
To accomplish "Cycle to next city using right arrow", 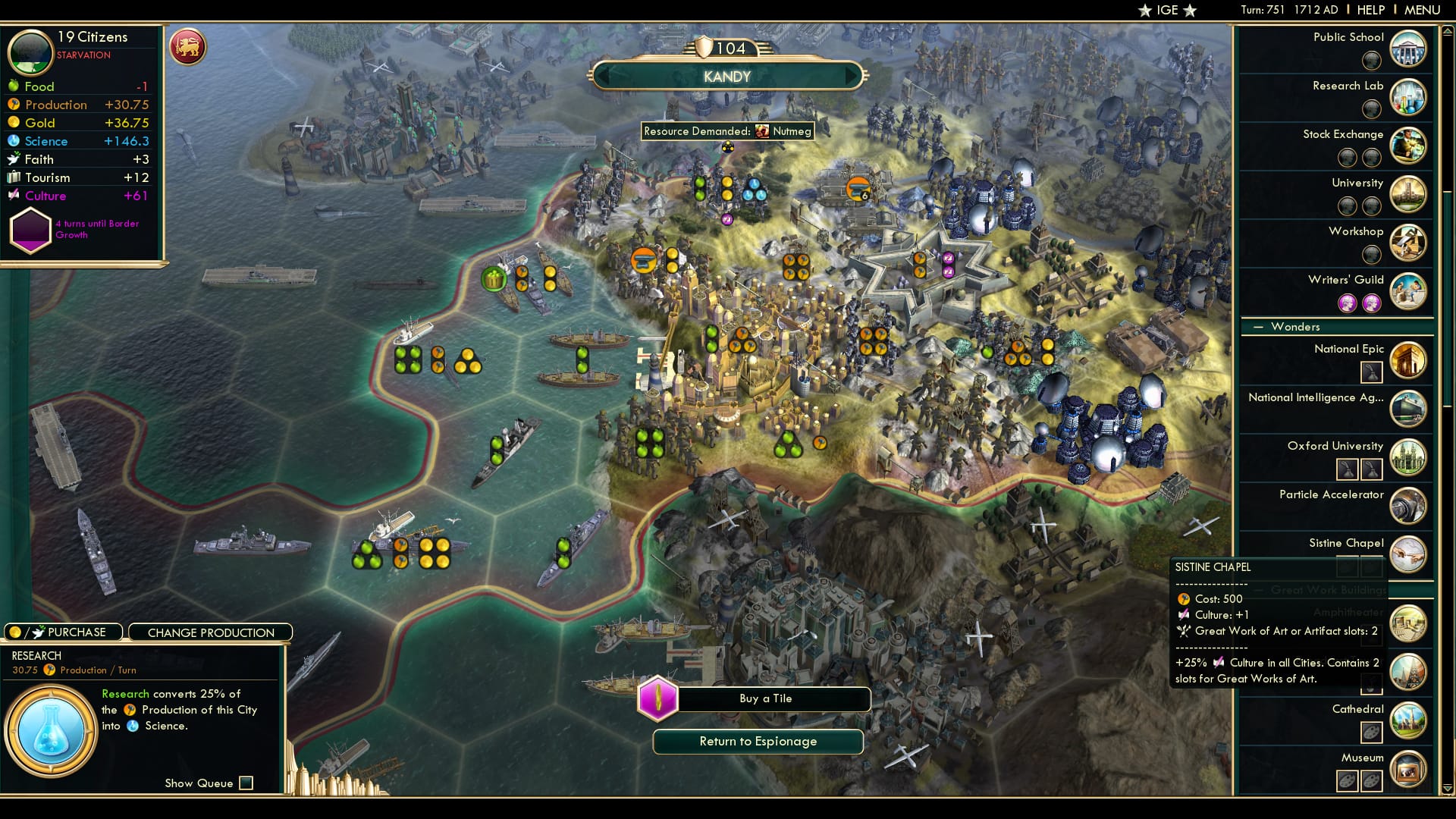I will coord(851,76).
